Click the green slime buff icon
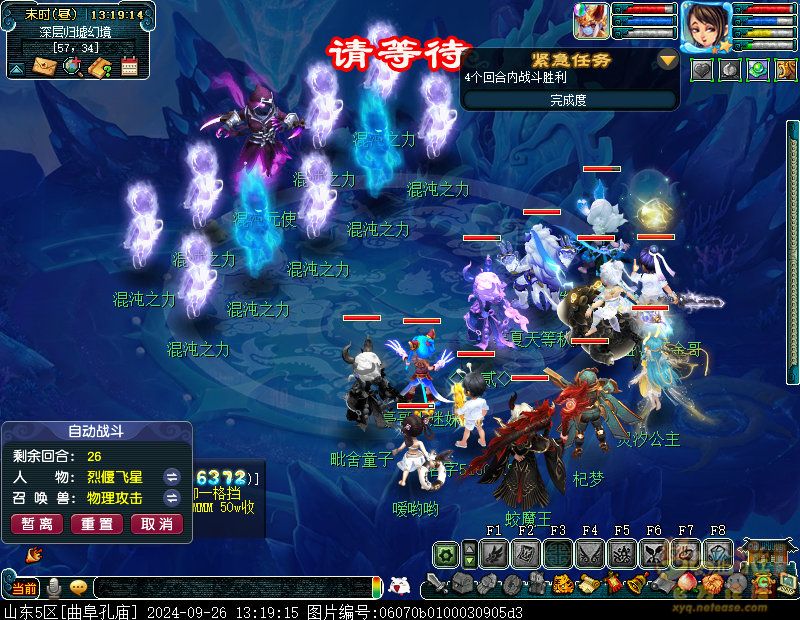The image size is (800, 620). click(759, 70)
